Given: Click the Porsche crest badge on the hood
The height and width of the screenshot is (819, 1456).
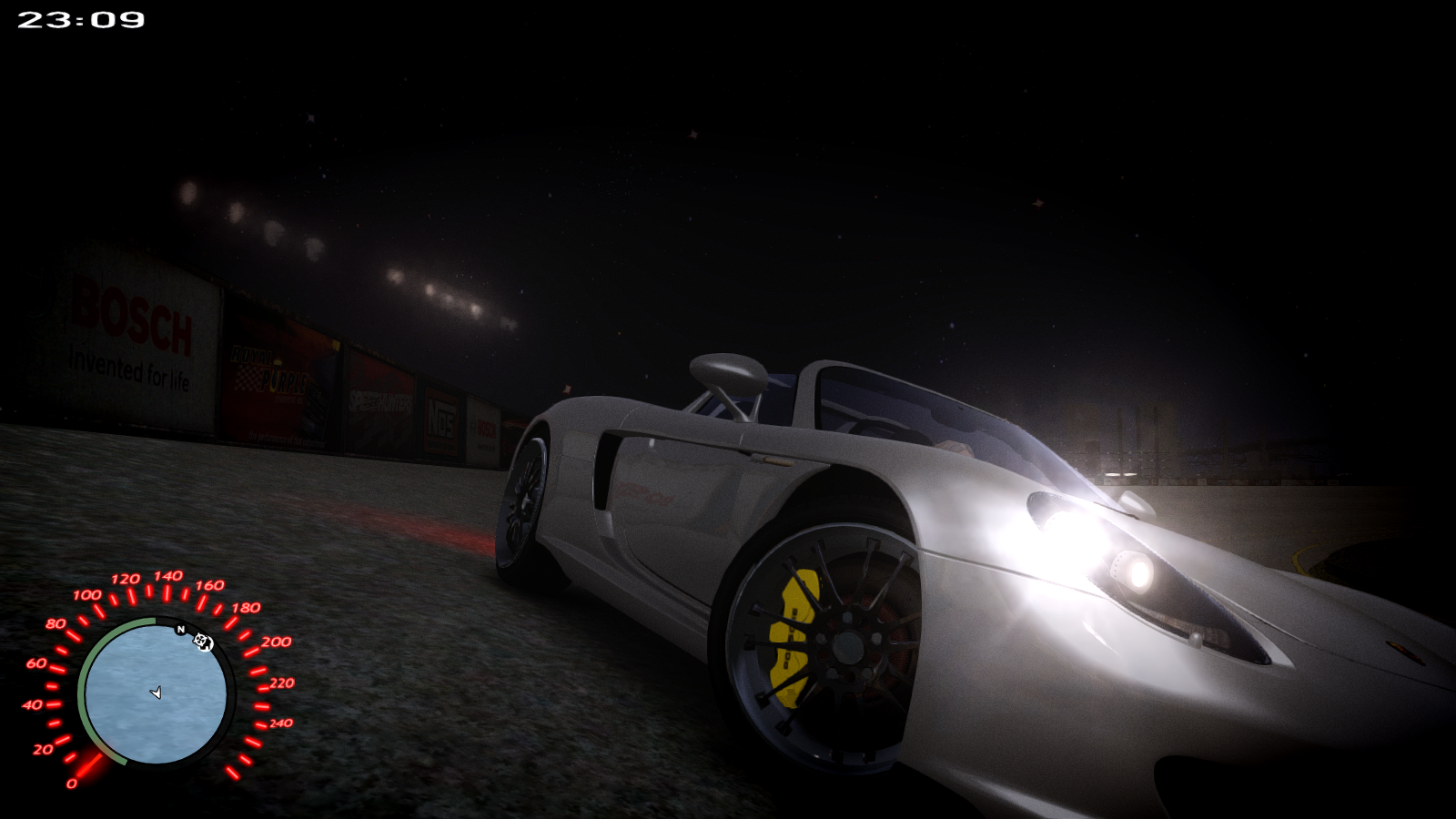Looking at the screenshot, I should (x=1407, y=652).
